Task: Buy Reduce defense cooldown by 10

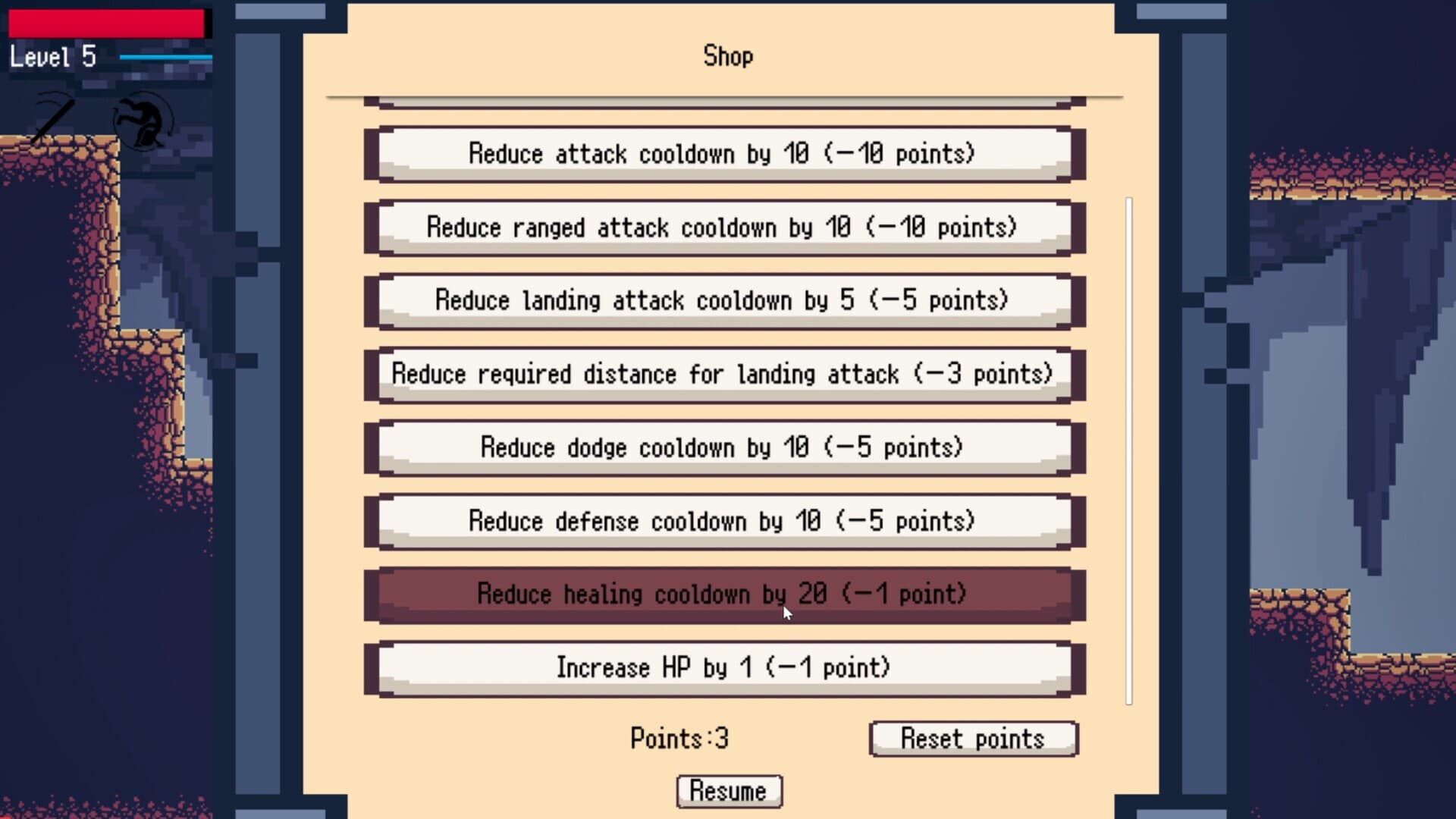Action: 723,521
